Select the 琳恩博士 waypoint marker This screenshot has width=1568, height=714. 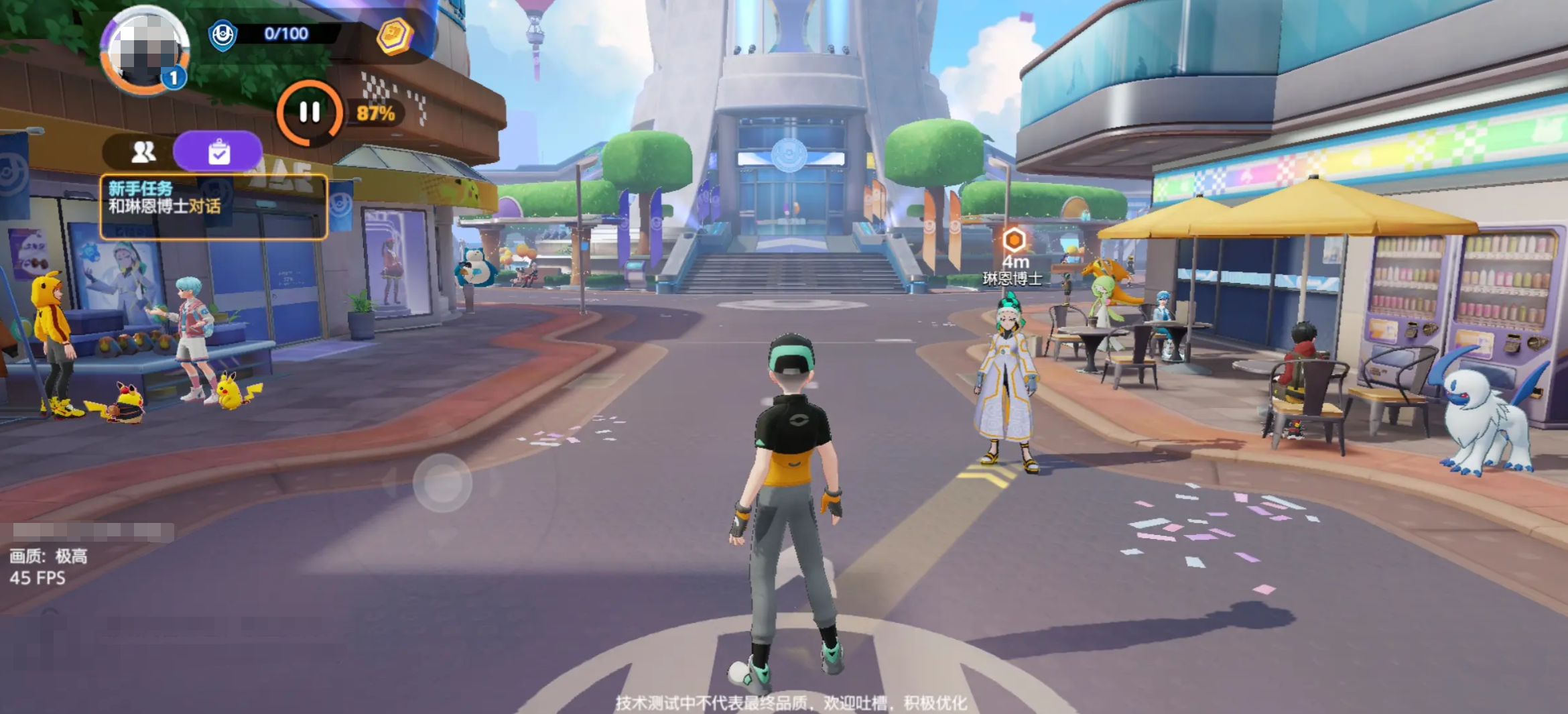click(1014, 239)
